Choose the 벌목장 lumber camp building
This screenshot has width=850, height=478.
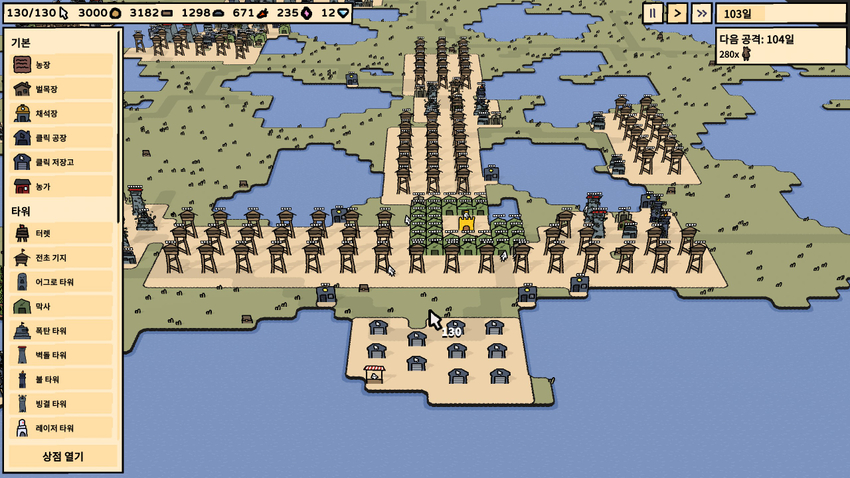coord(60,89)
